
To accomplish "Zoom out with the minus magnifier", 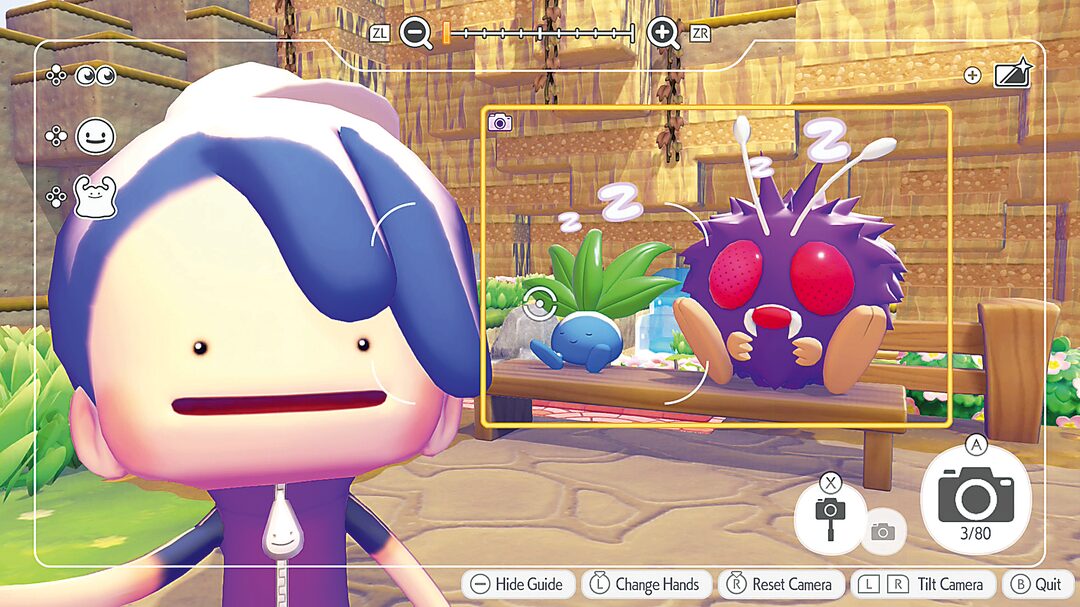I will pos(415,33).
